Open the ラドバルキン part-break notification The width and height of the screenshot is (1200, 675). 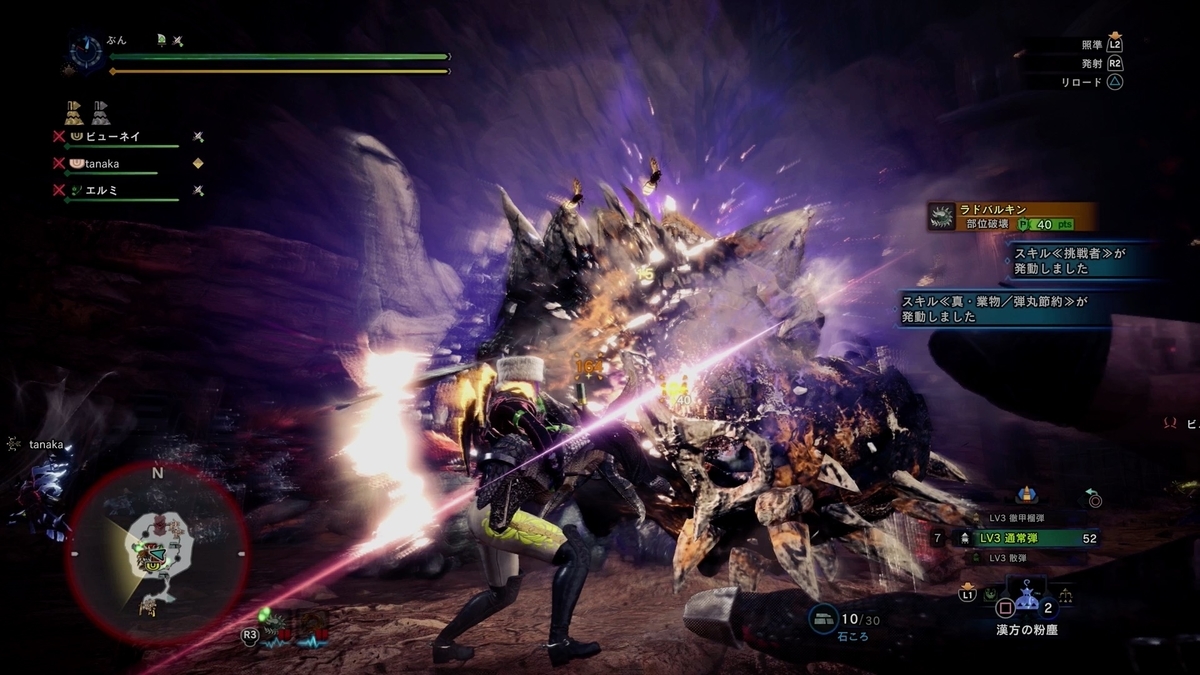coord(1010,217)
